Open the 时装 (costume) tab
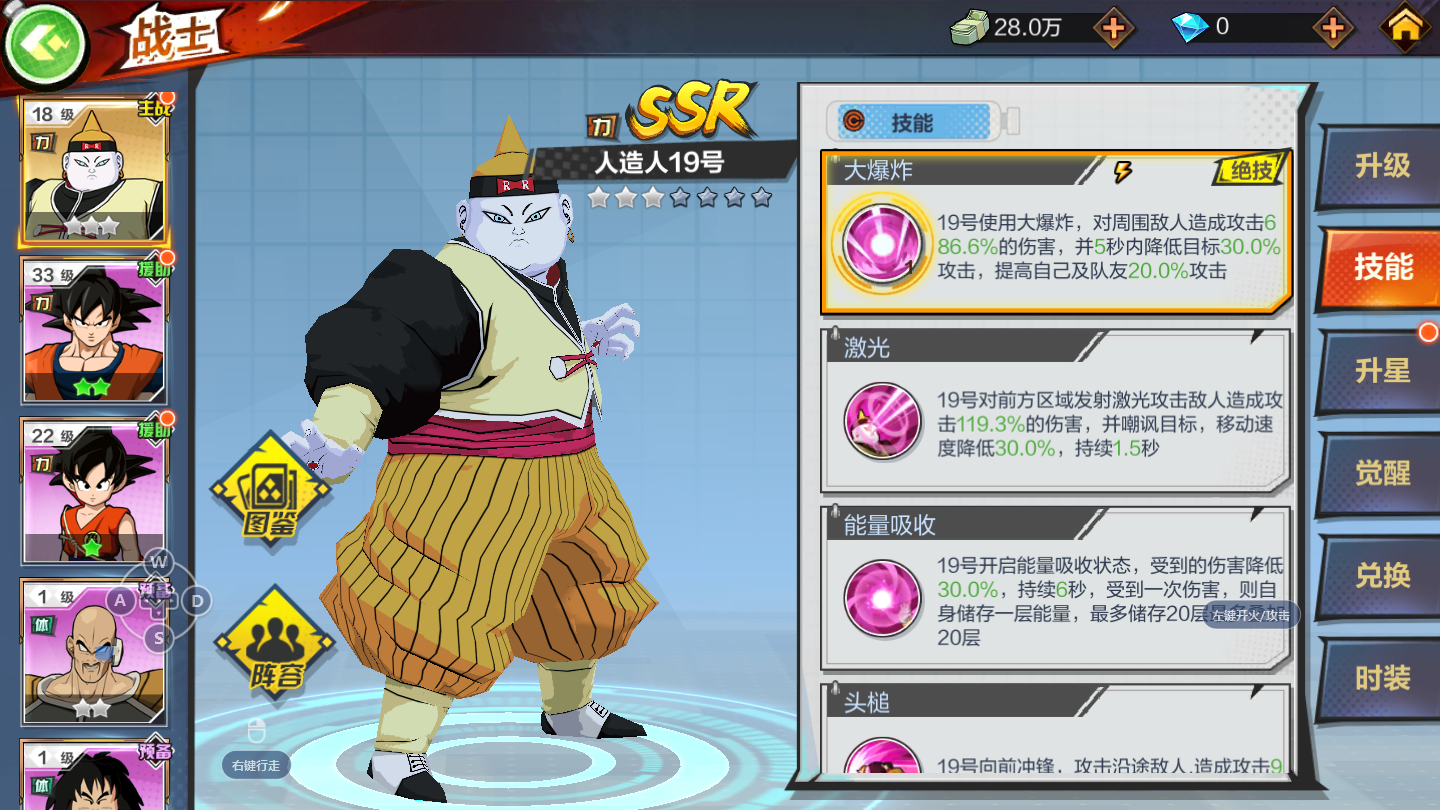The height and width of the screenshot is (810, 1440). click(1383, 678)
